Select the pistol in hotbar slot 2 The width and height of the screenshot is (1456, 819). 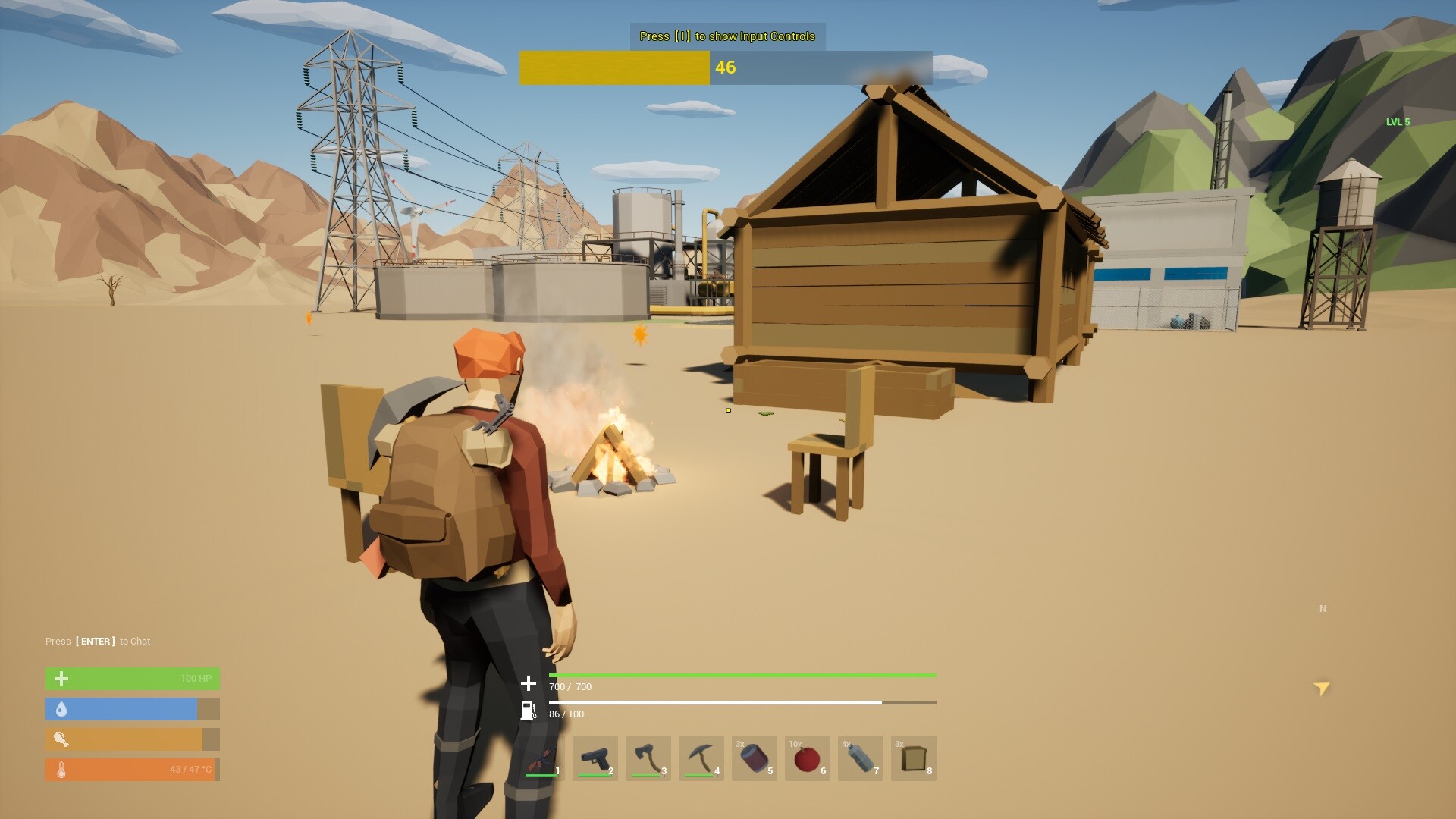597,756
